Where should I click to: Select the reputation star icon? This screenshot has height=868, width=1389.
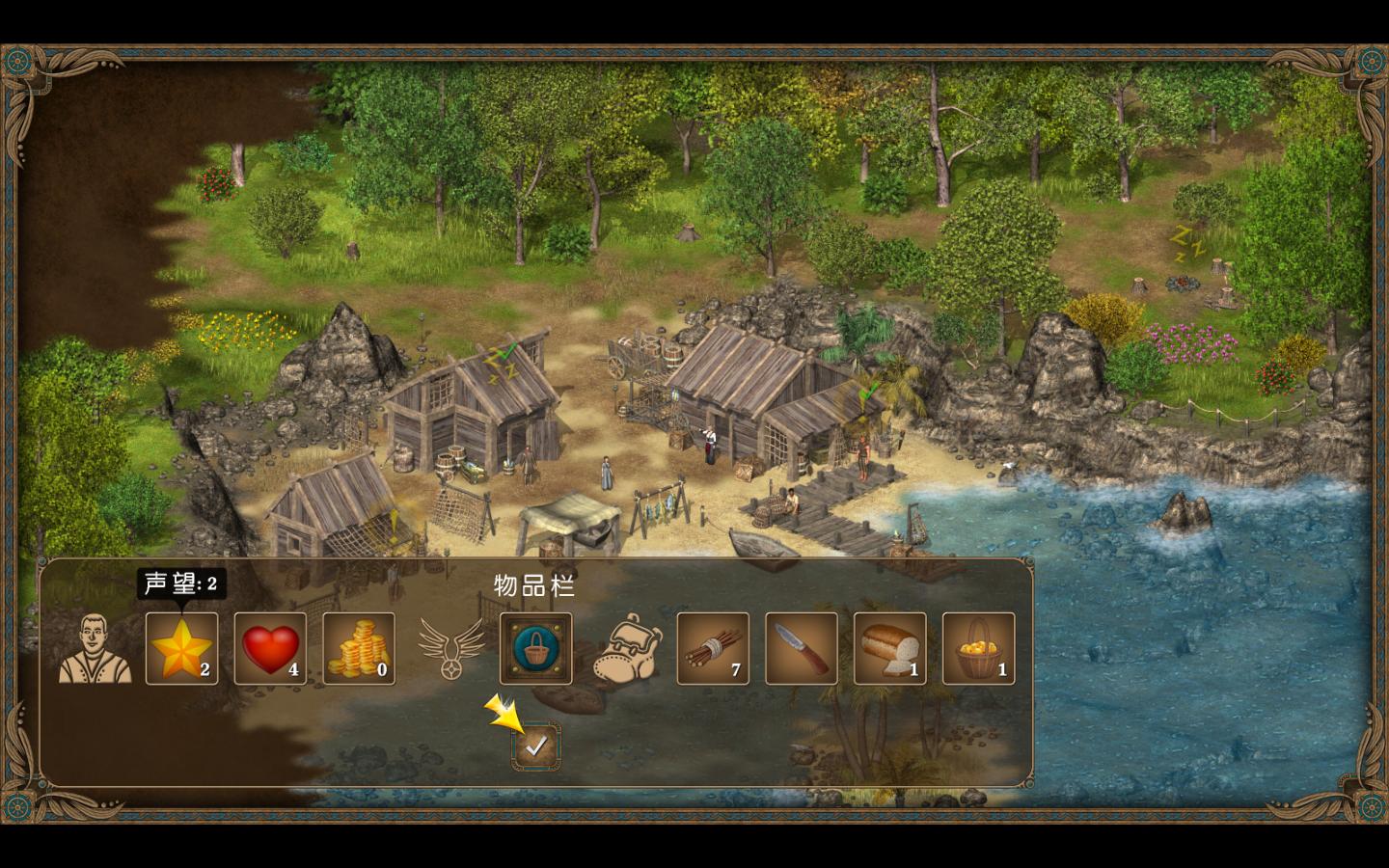point(181,649)
